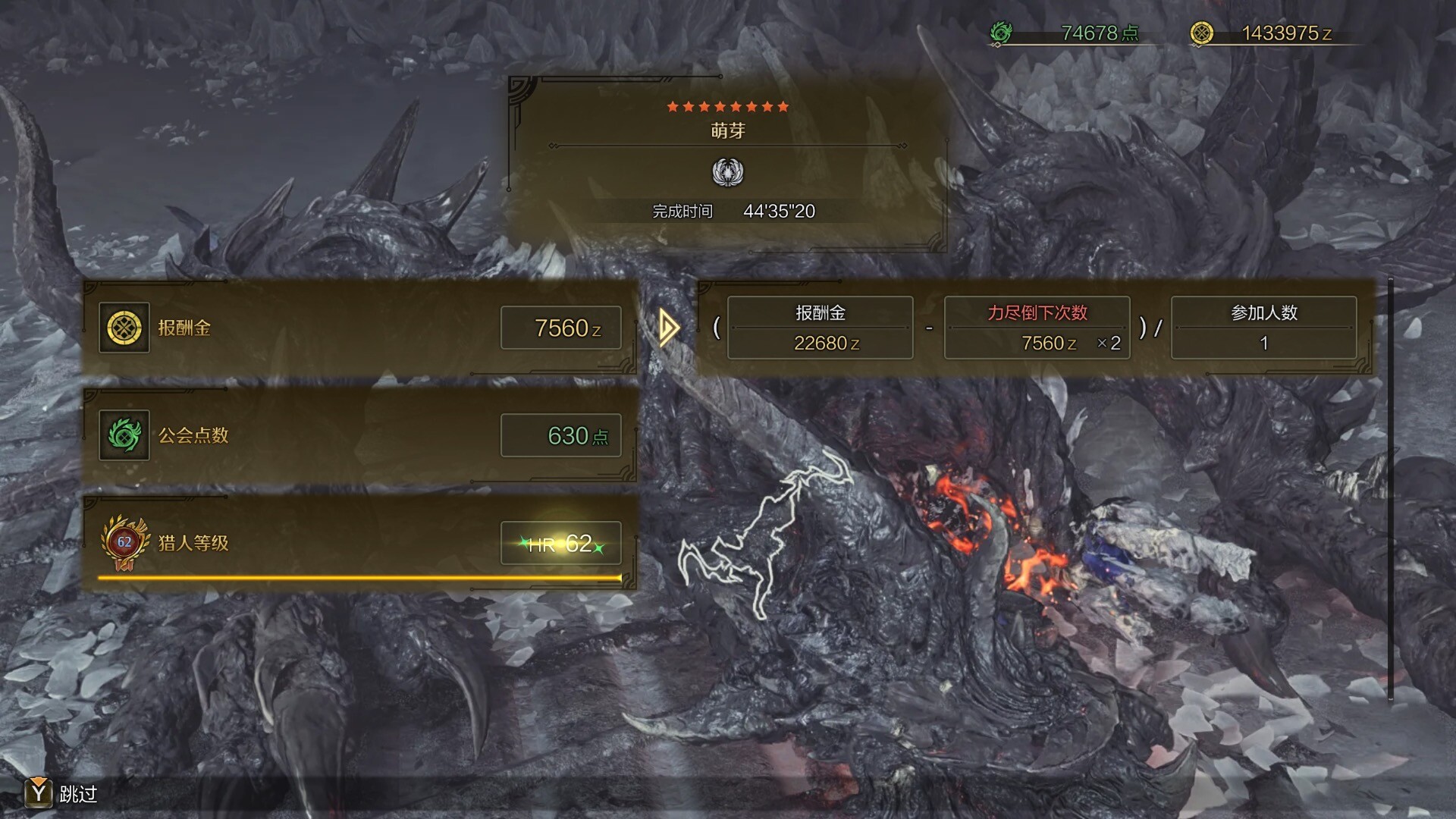The width and height of the screenshot is (1456, 819).
Task: Select the 猎人等级 hunter rank row
Action: 359,543
